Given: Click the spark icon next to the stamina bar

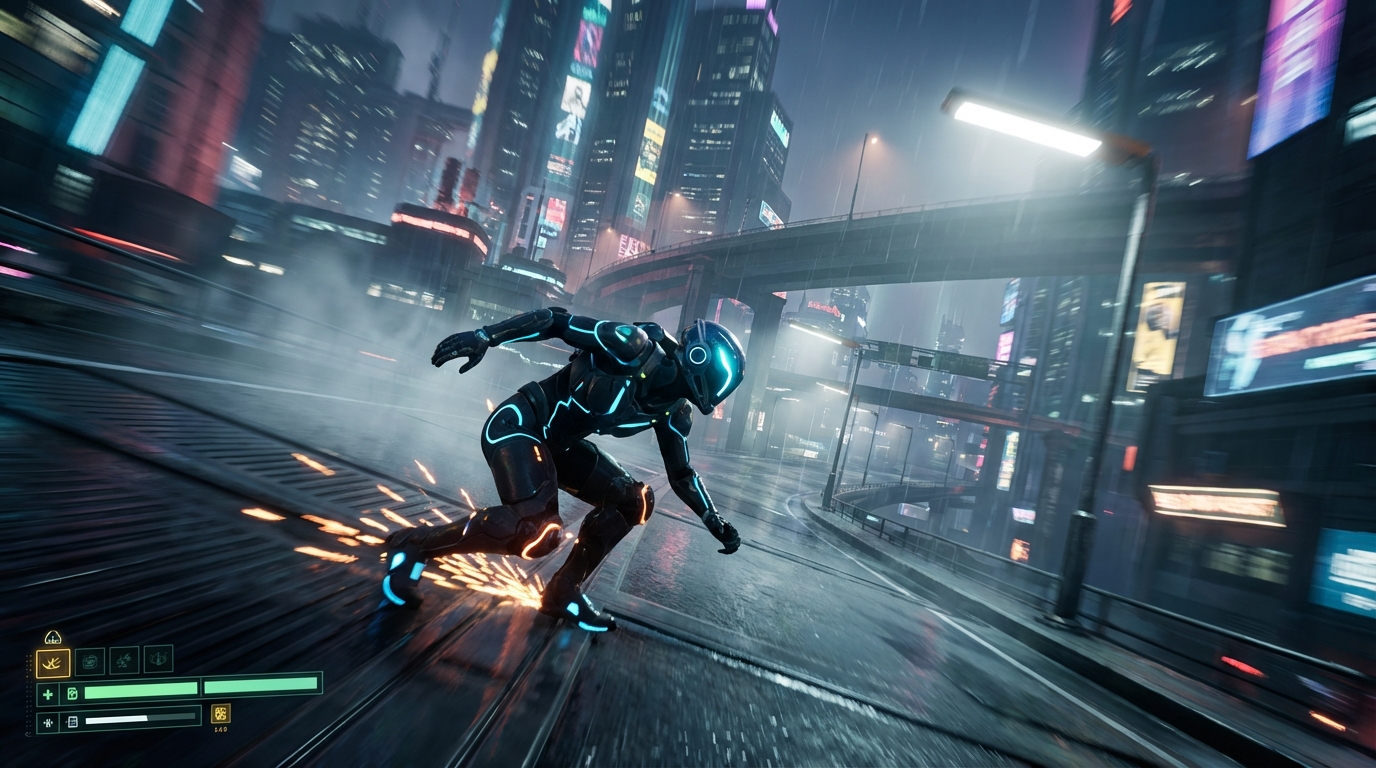Looking at the screenshot, I should (48, 721).
